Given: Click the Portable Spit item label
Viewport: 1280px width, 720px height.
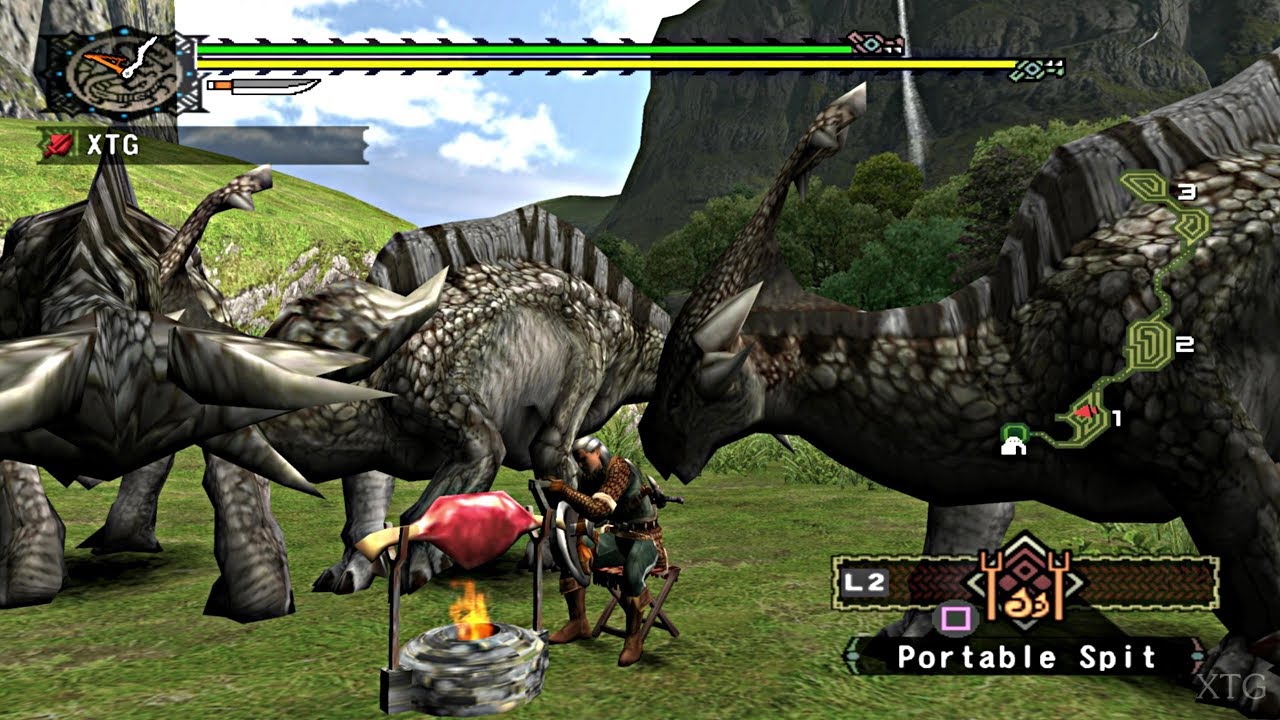Looking at the screenshot, I should tap(1026, 657).
